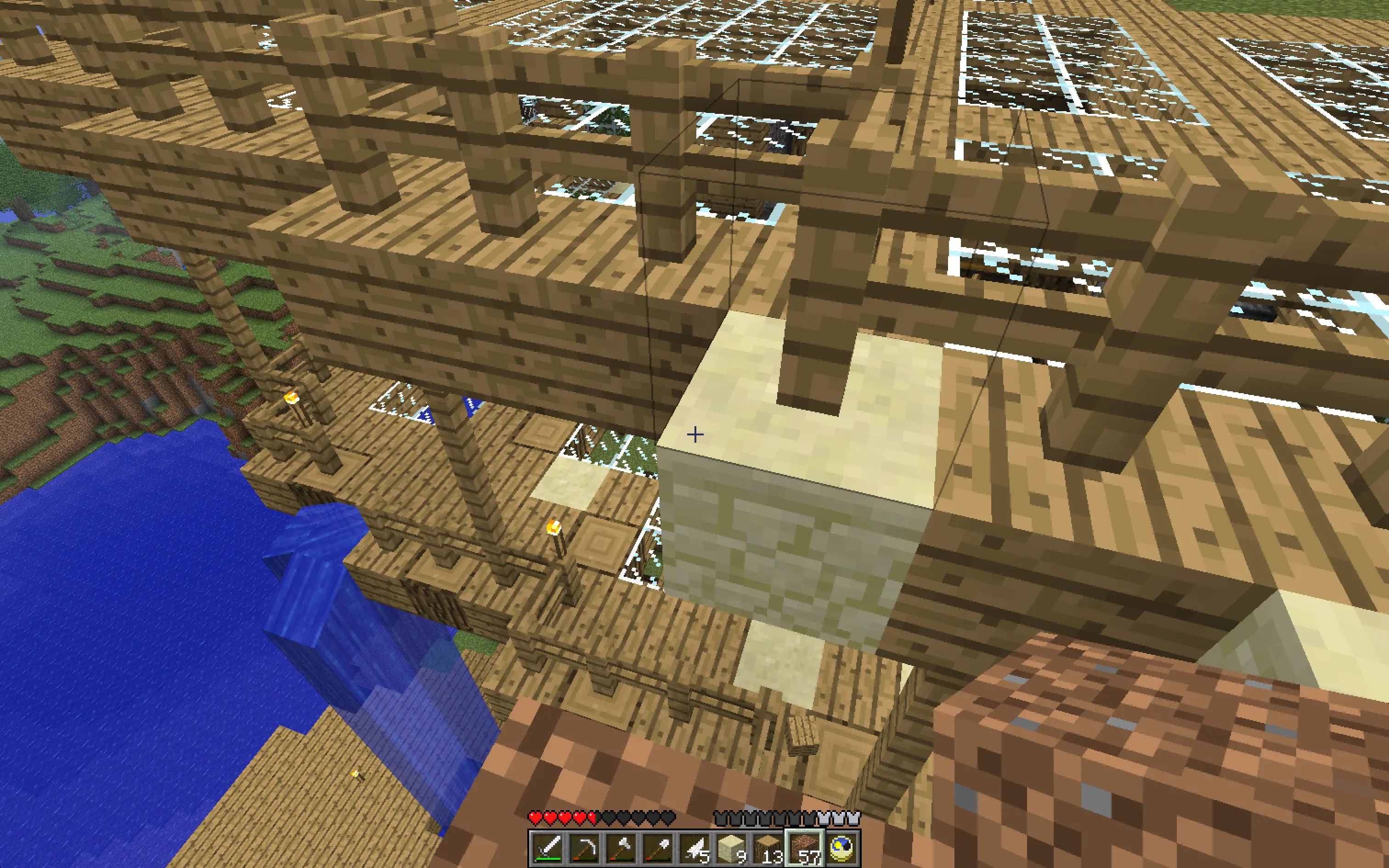The image size is (1389, 868).
Task: Click the crosshair at screen center
Action: (694, 434)
